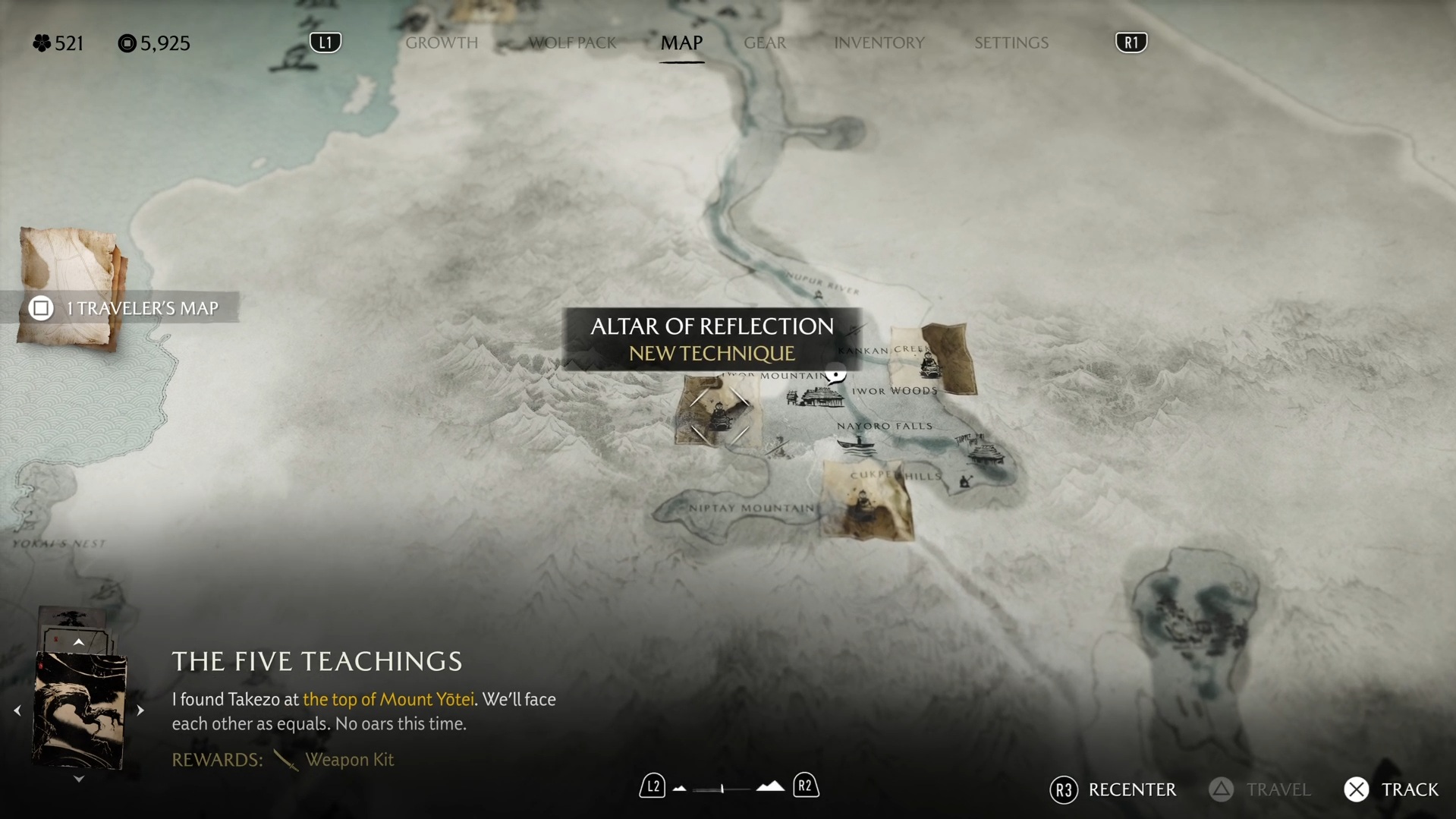Select the torn map piece at Cukper Hills
The height and width of the screenshot is (819, 1456).
pyautogui.click(x=866, y=502)
